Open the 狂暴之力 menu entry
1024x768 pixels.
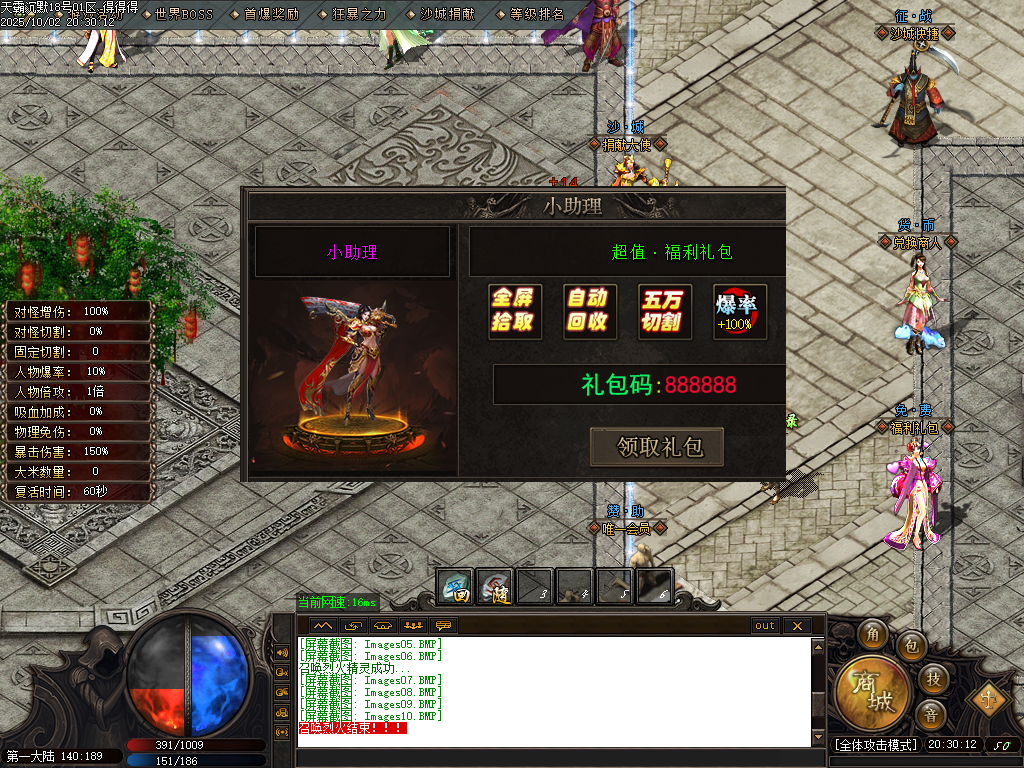pos(360,14)
